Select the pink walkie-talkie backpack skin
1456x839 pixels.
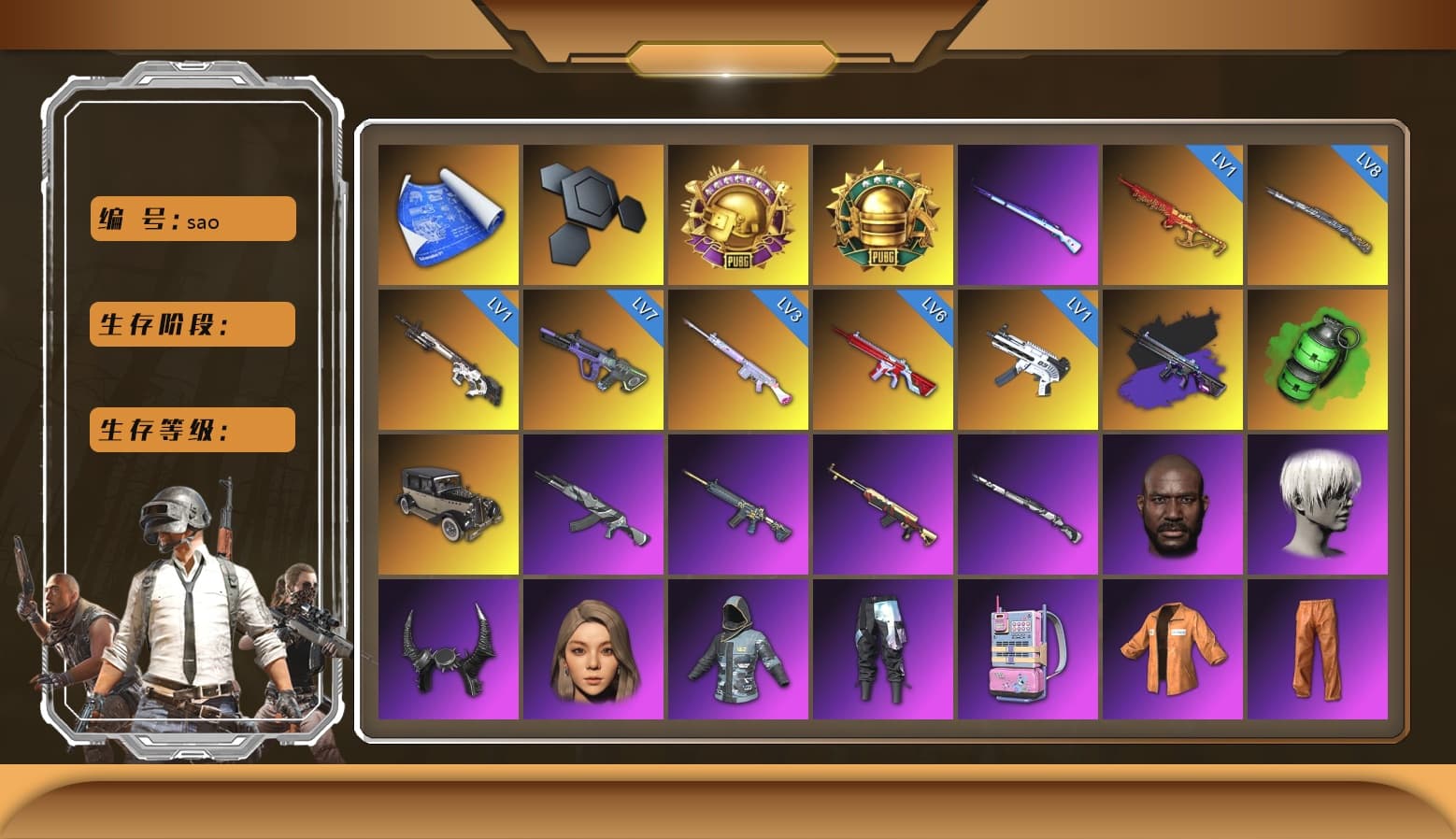pyautogui.click(x=1028, y=649)
